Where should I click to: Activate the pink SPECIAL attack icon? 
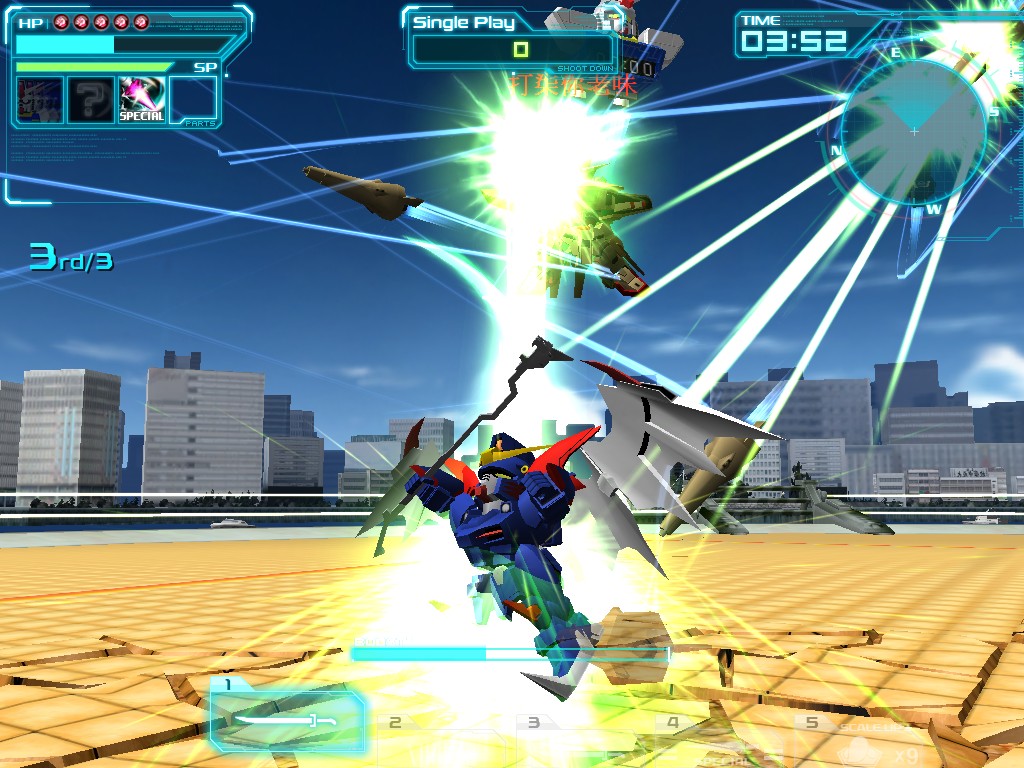(142, 100)
